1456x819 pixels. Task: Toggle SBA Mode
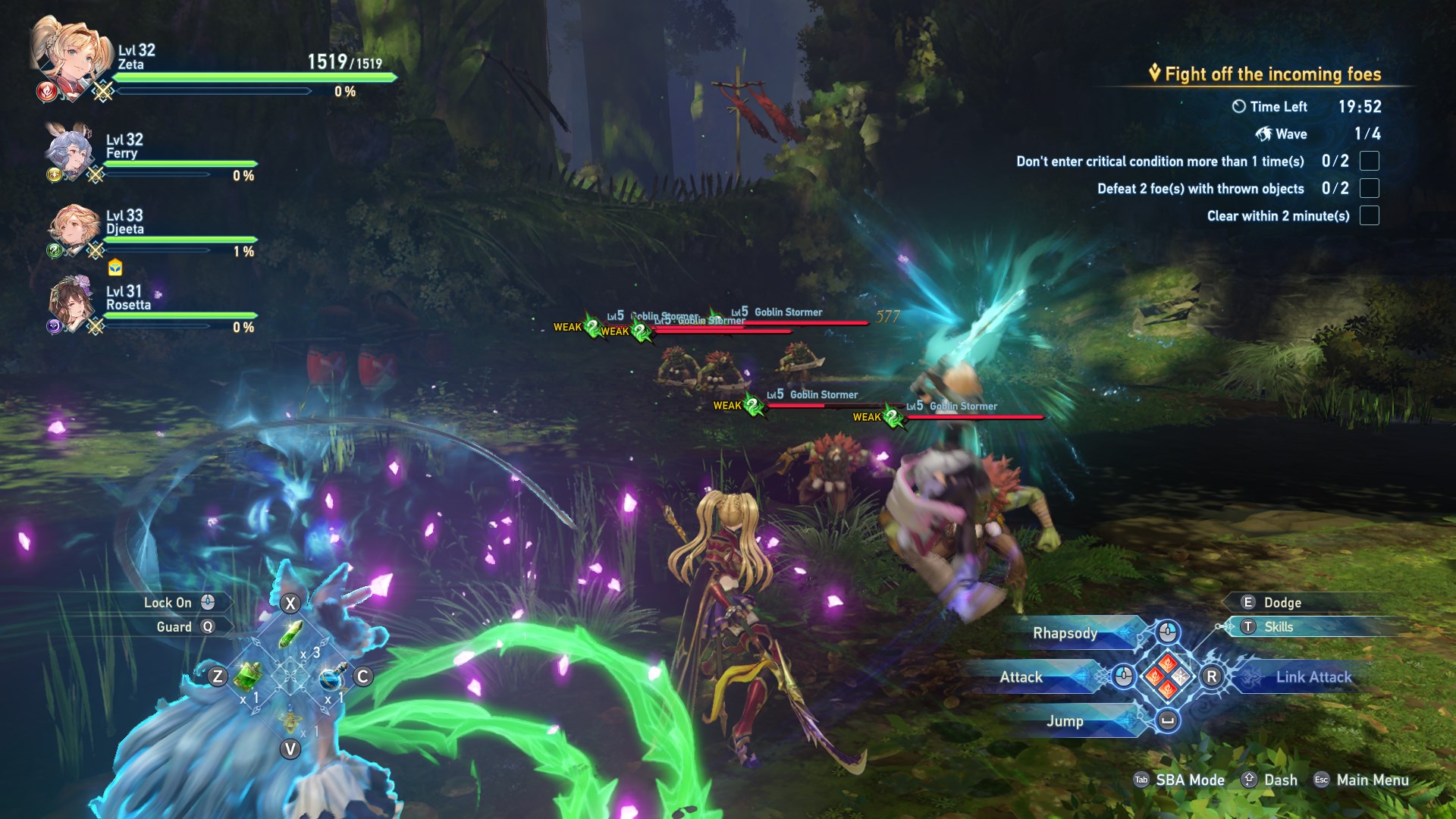coord(1189,780)
